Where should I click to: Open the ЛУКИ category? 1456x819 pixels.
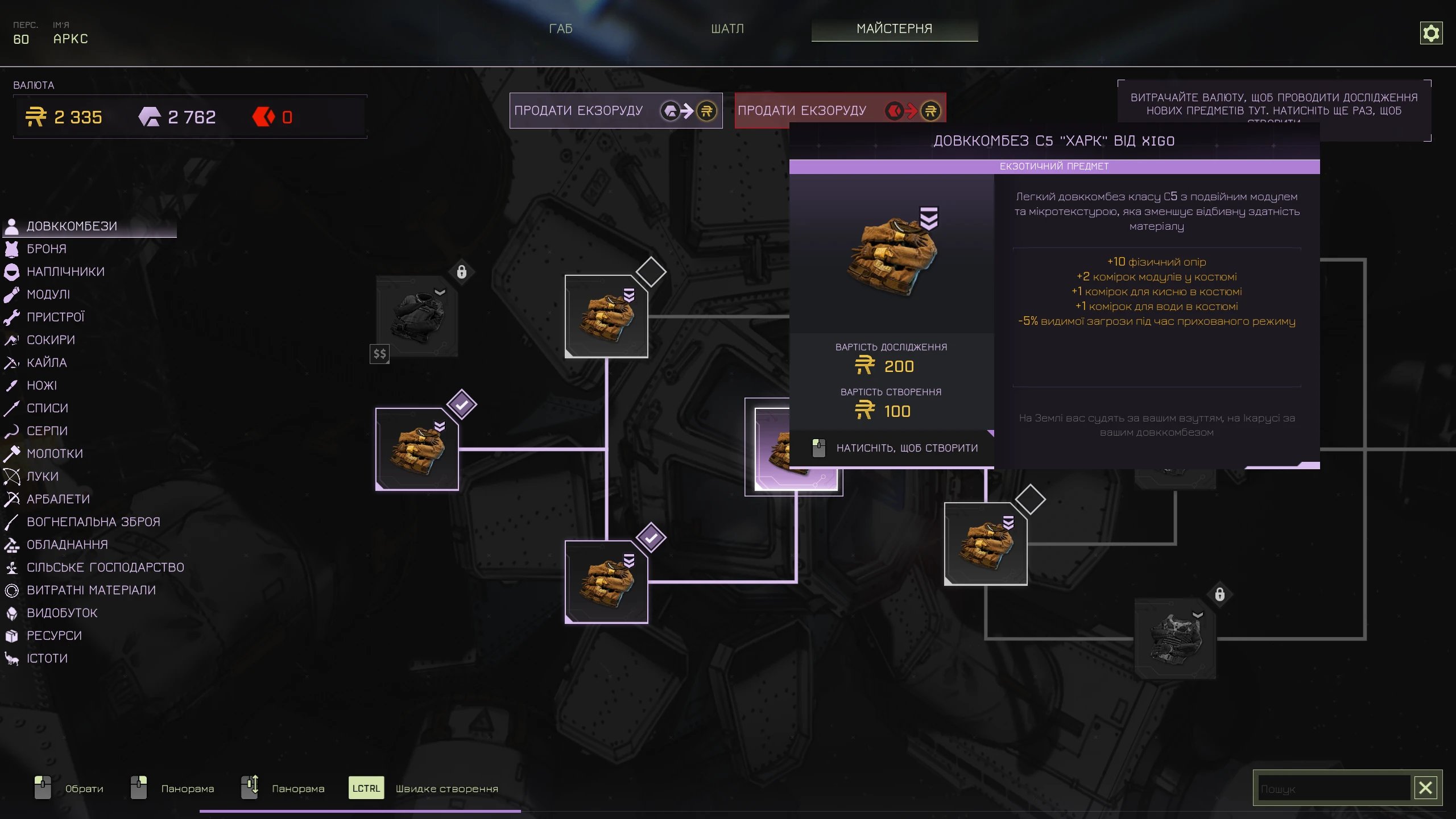coord(43,477)
